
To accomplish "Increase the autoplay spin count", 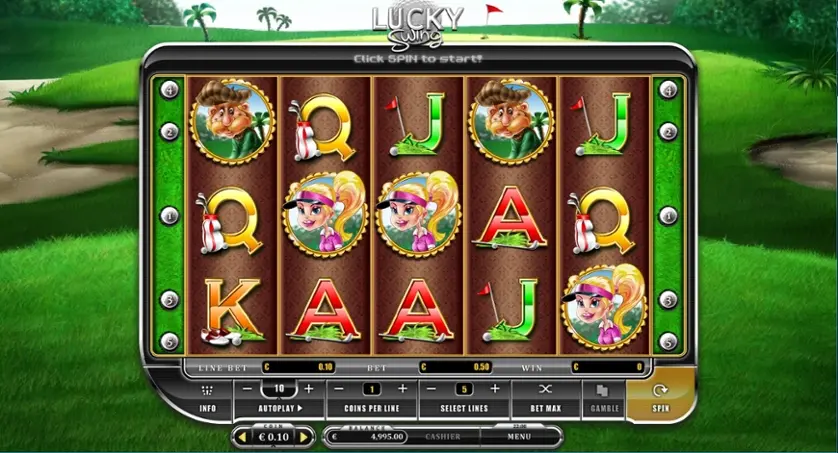I will (x=309, y=388).
